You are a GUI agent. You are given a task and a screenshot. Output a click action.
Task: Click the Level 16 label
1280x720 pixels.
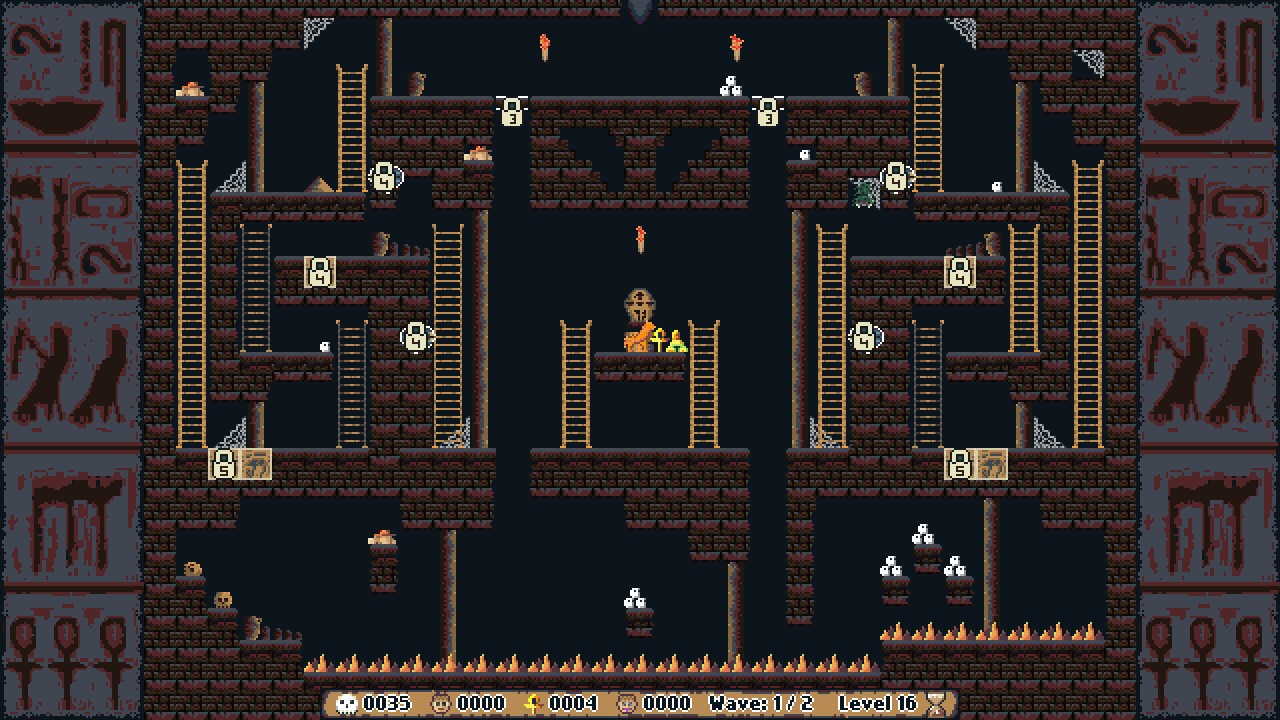(880, 703)
